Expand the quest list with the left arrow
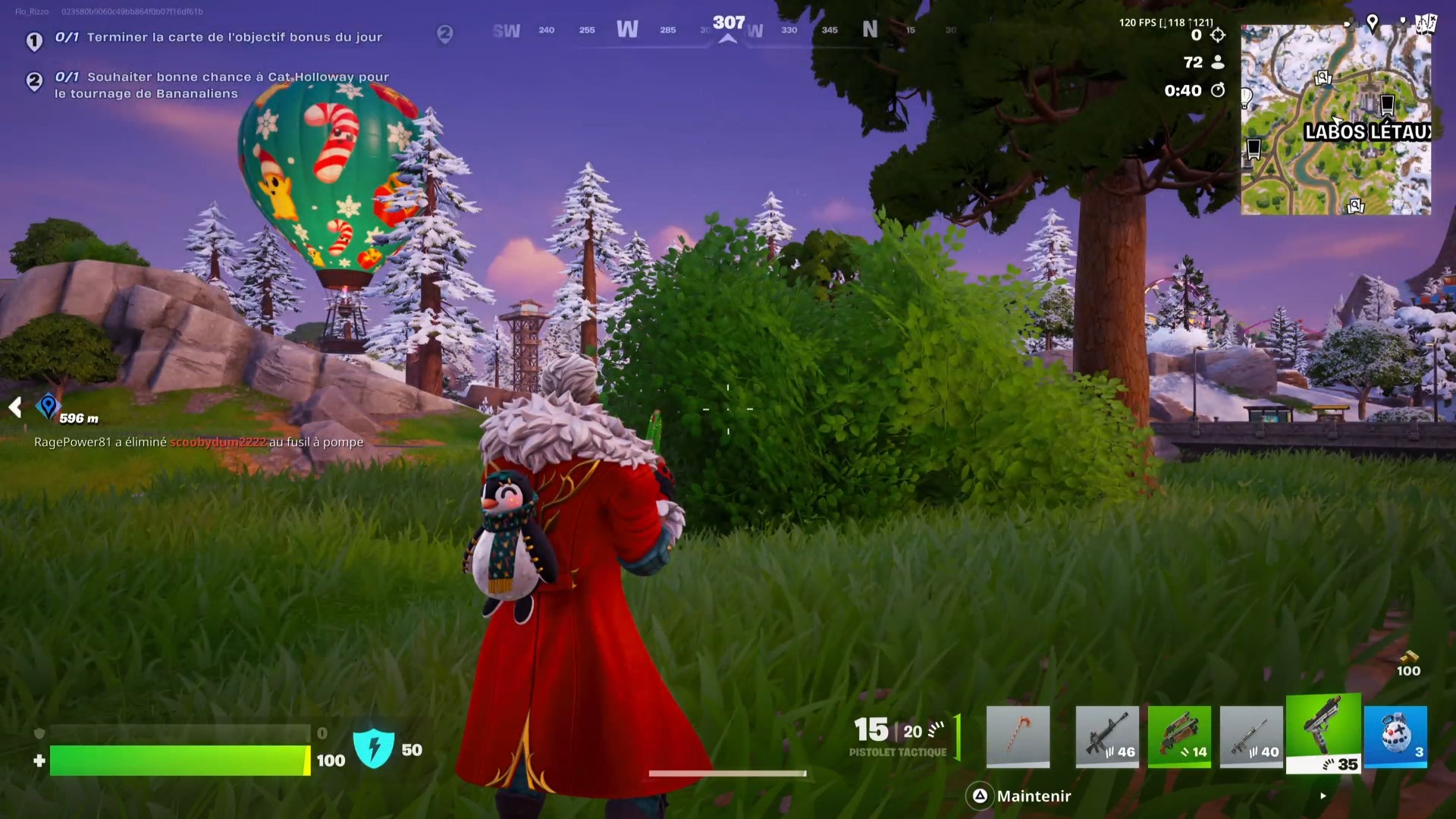Screen dimensions: 1456x819 click(14, 407)
